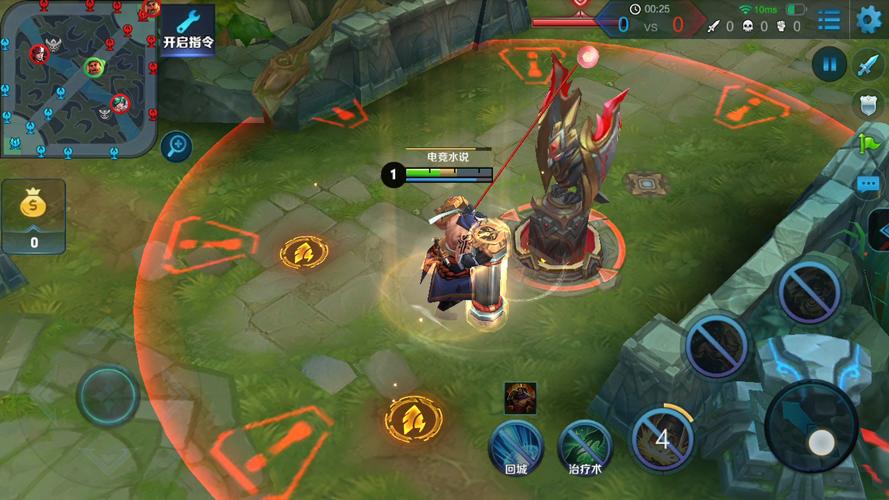This screenshot has width=889, height=500.
Task: Open the settings gear menu
Action: (x=868, y=18)
